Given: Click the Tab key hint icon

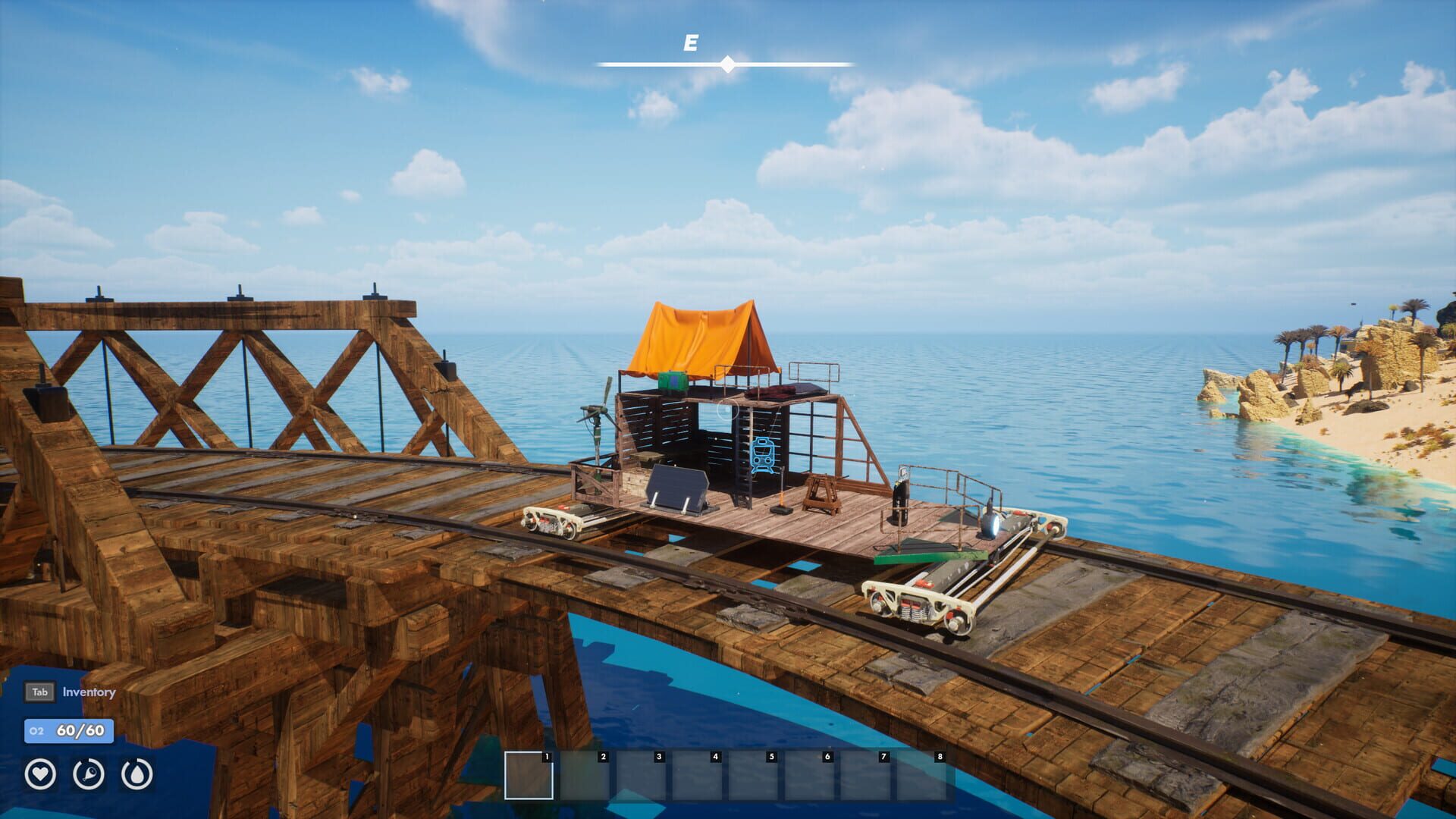Looking at the screenshot, I should click(39, 692).
